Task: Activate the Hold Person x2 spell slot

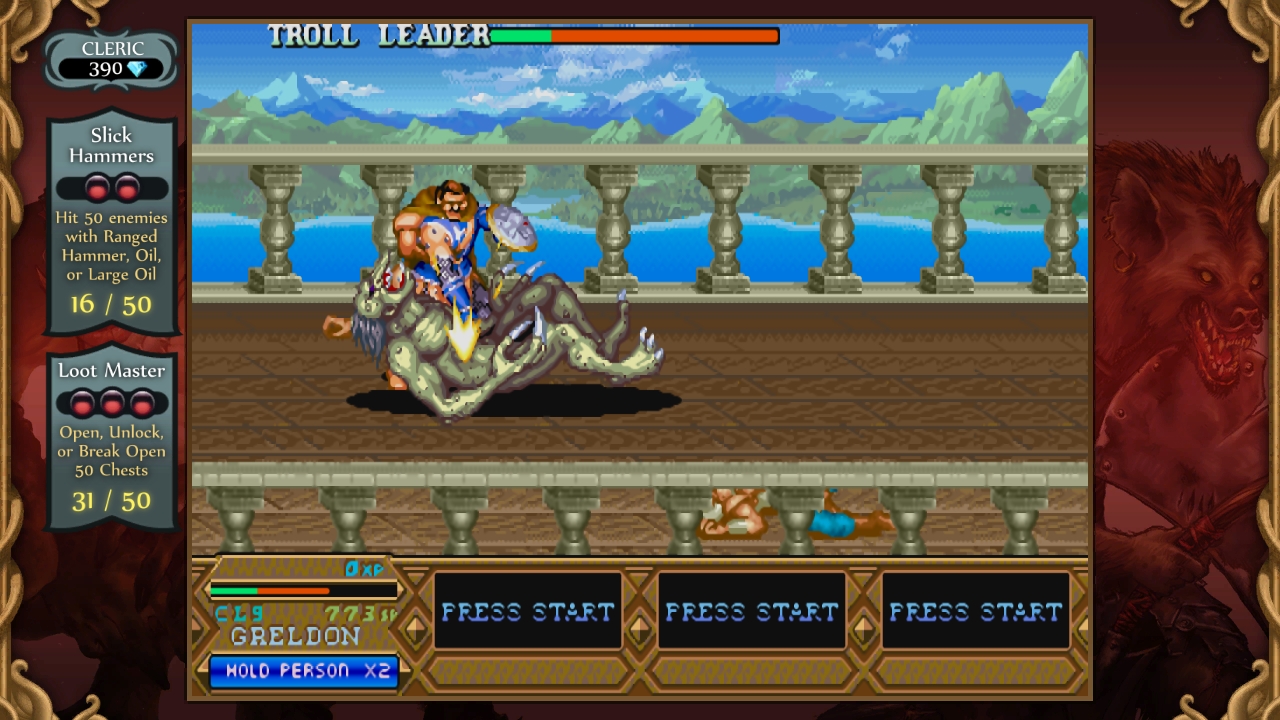Action: tap(303, 671)
